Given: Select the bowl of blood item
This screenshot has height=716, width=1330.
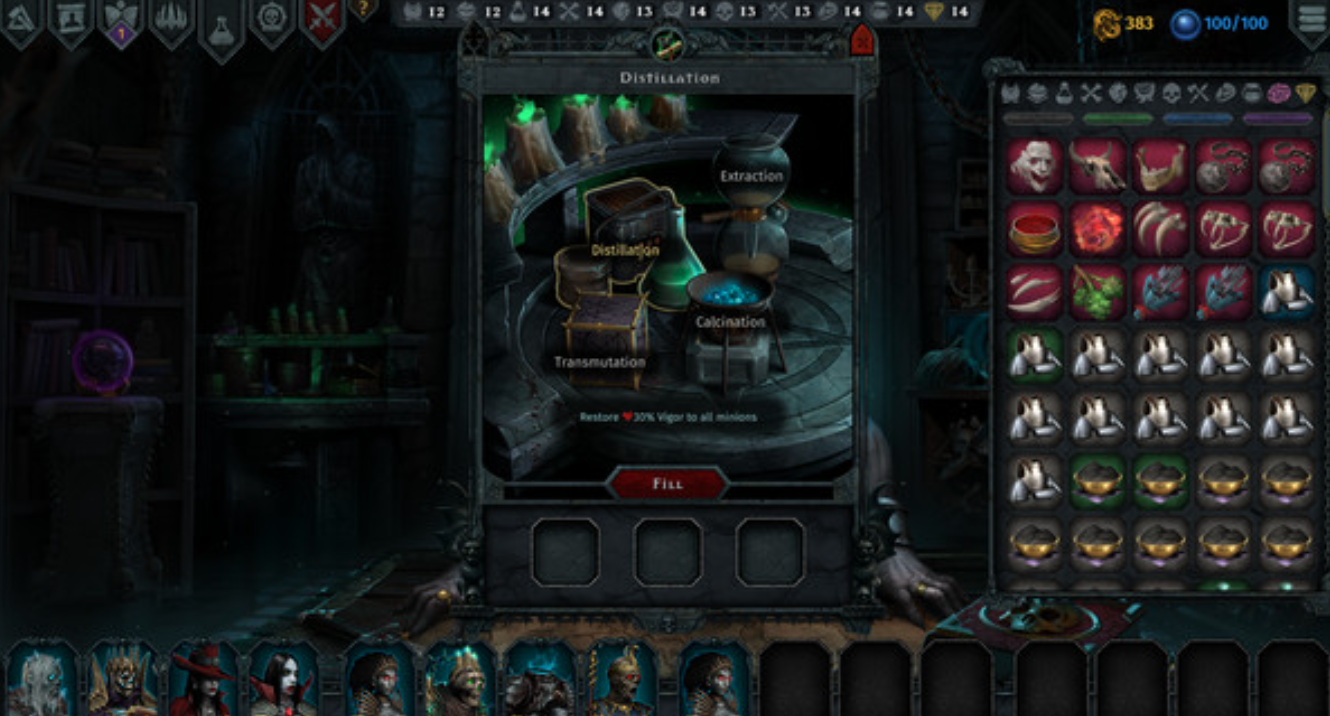Looking at the screenshot, I should pos(1034,229).
